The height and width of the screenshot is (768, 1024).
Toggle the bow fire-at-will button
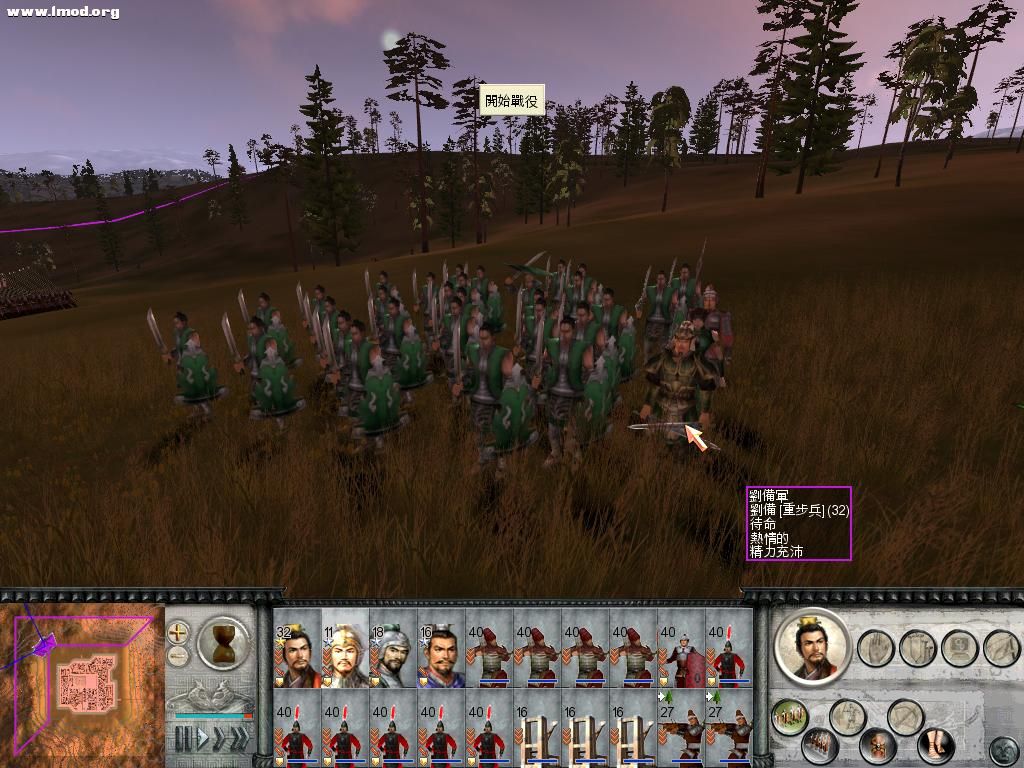tap(905, 715)
